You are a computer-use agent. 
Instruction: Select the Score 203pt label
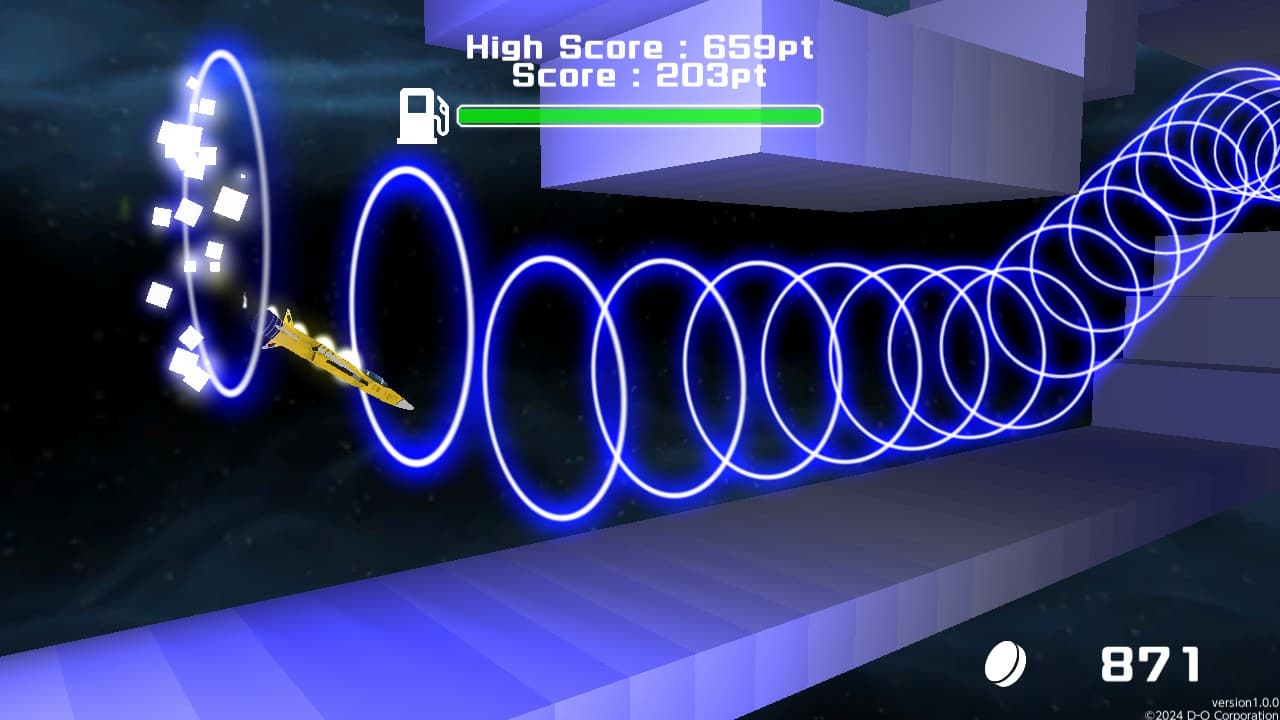pyautogui.click(x=637, y=74)
